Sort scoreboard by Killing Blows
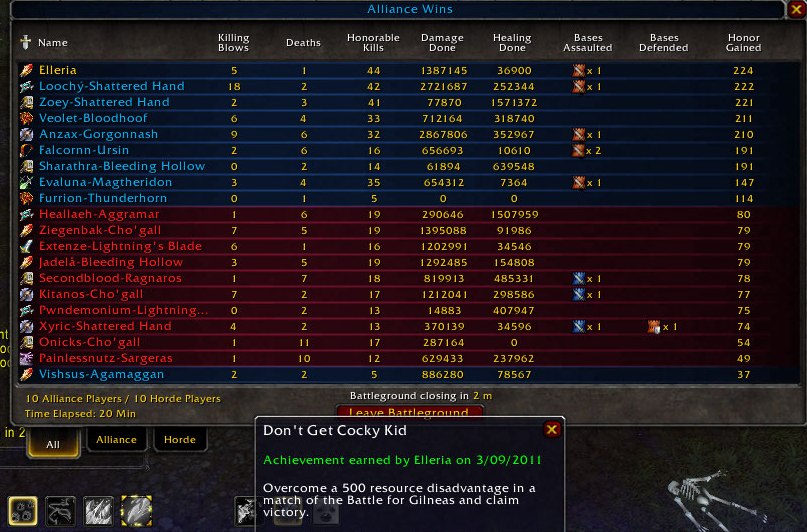 [x=234, y=43]
